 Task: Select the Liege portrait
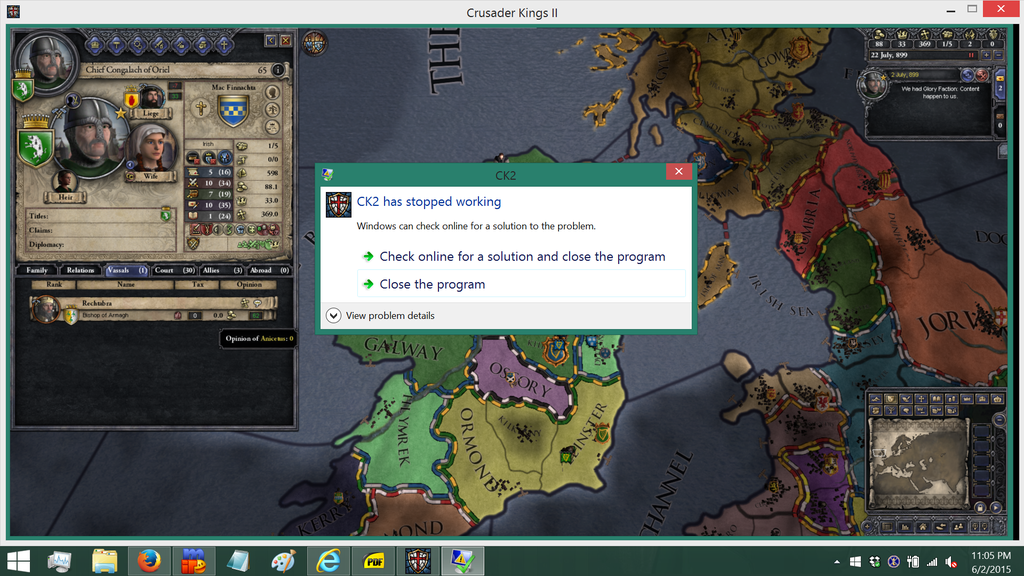pyautogui.click(x=151, y=98)
